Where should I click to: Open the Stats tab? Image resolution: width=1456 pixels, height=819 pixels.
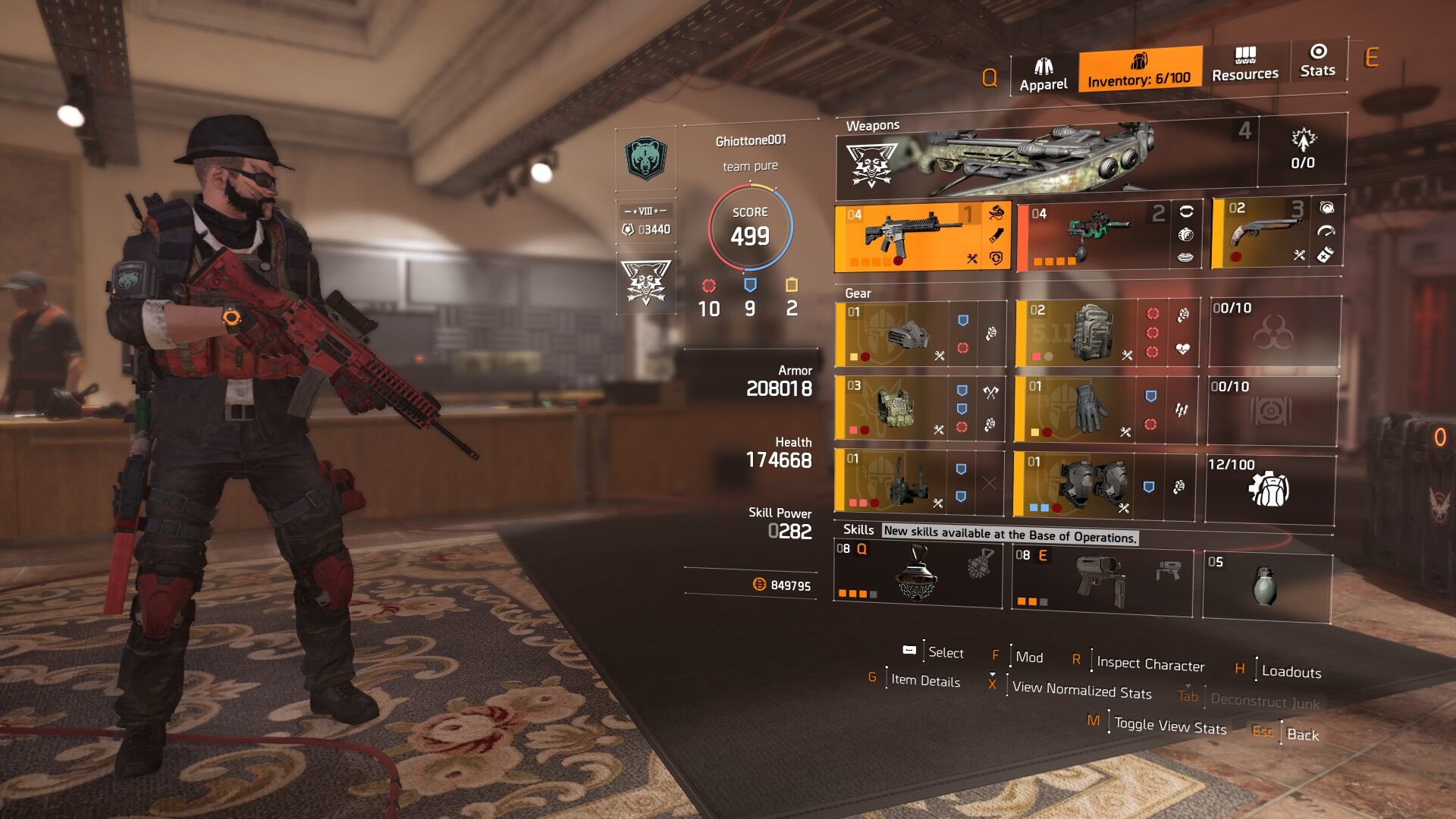click(1317, 61)
